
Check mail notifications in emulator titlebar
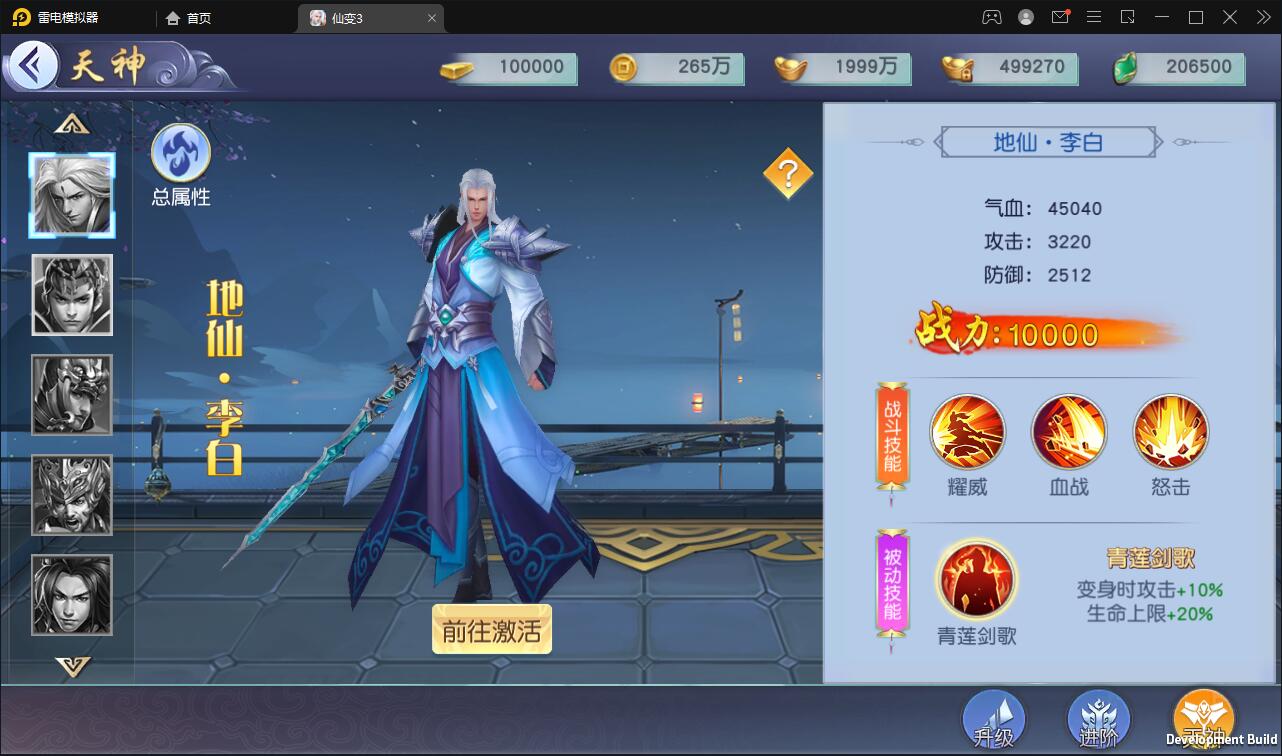1060,17
